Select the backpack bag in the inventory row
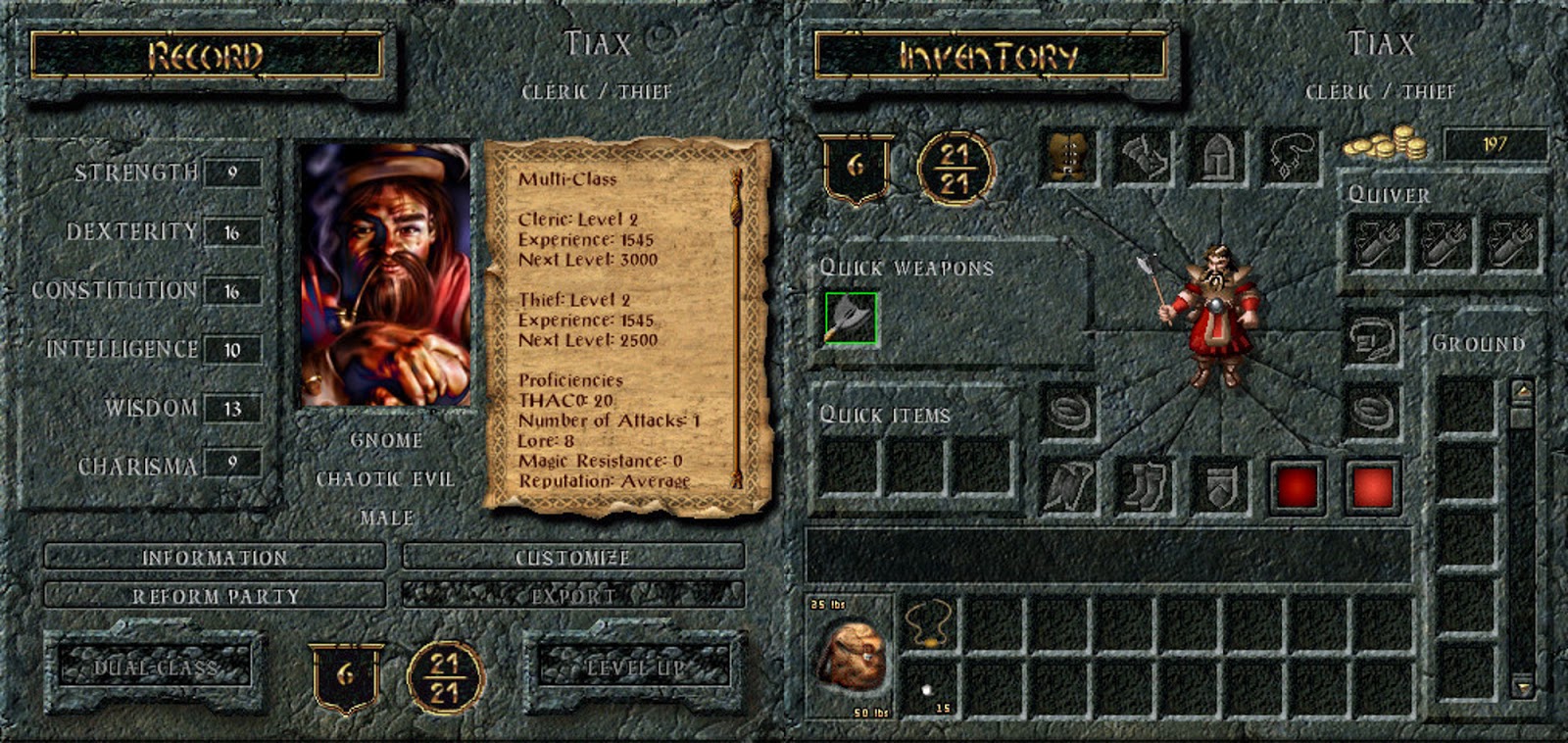1568x743 pixels. 855,654
